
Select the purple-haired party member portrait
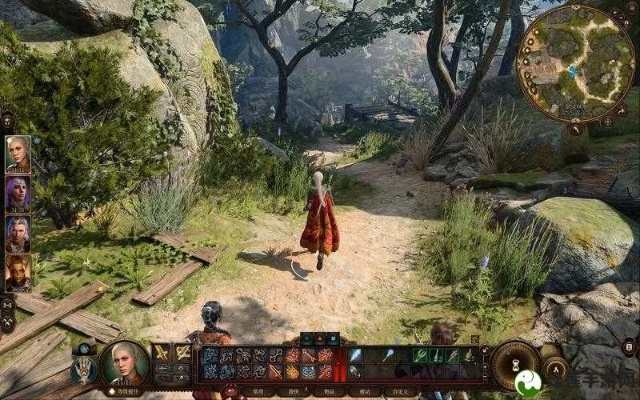coord(18,193)
